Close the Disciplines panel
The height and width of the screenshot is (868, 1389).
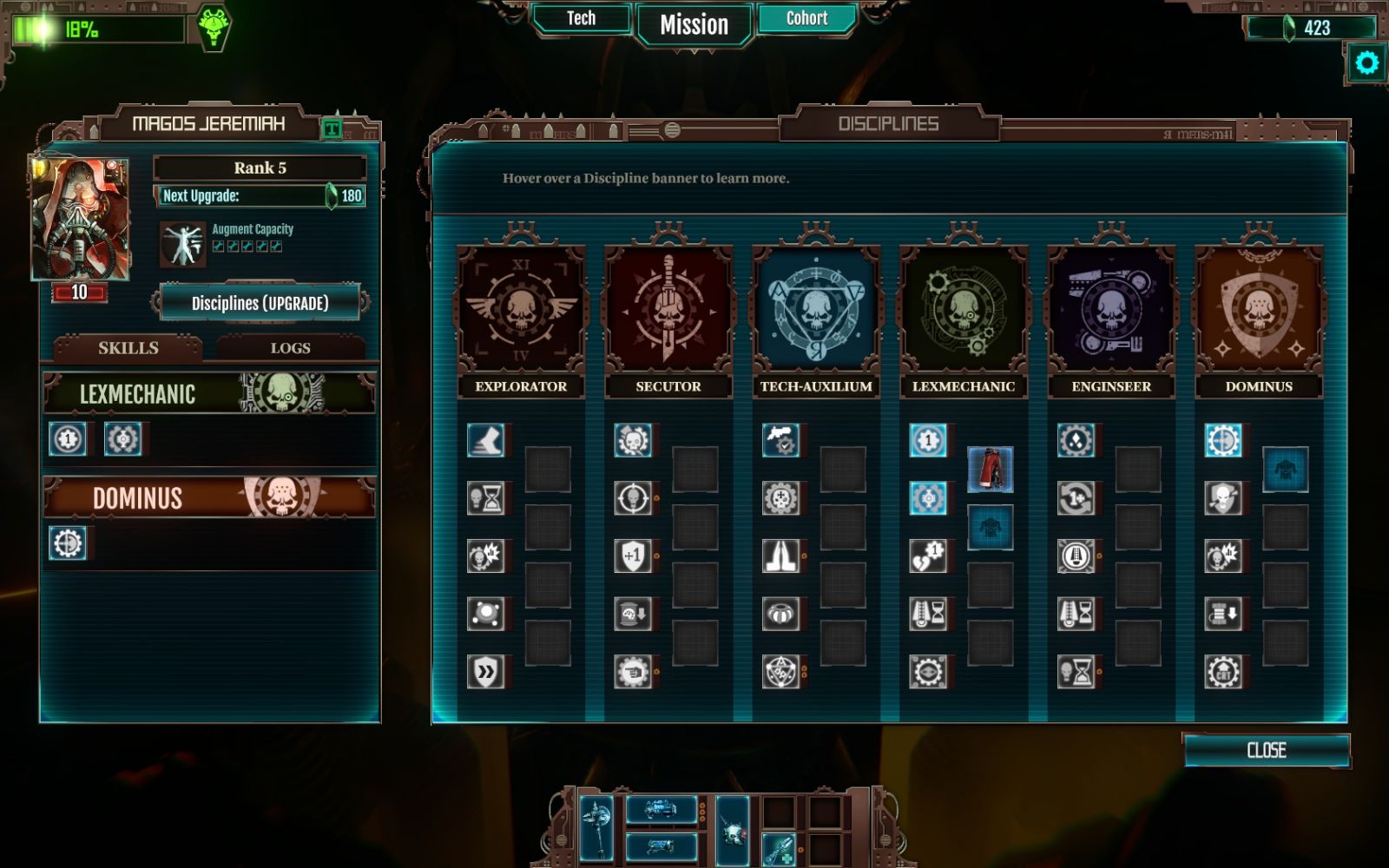pyautogui.click(x=1266, y=751)
